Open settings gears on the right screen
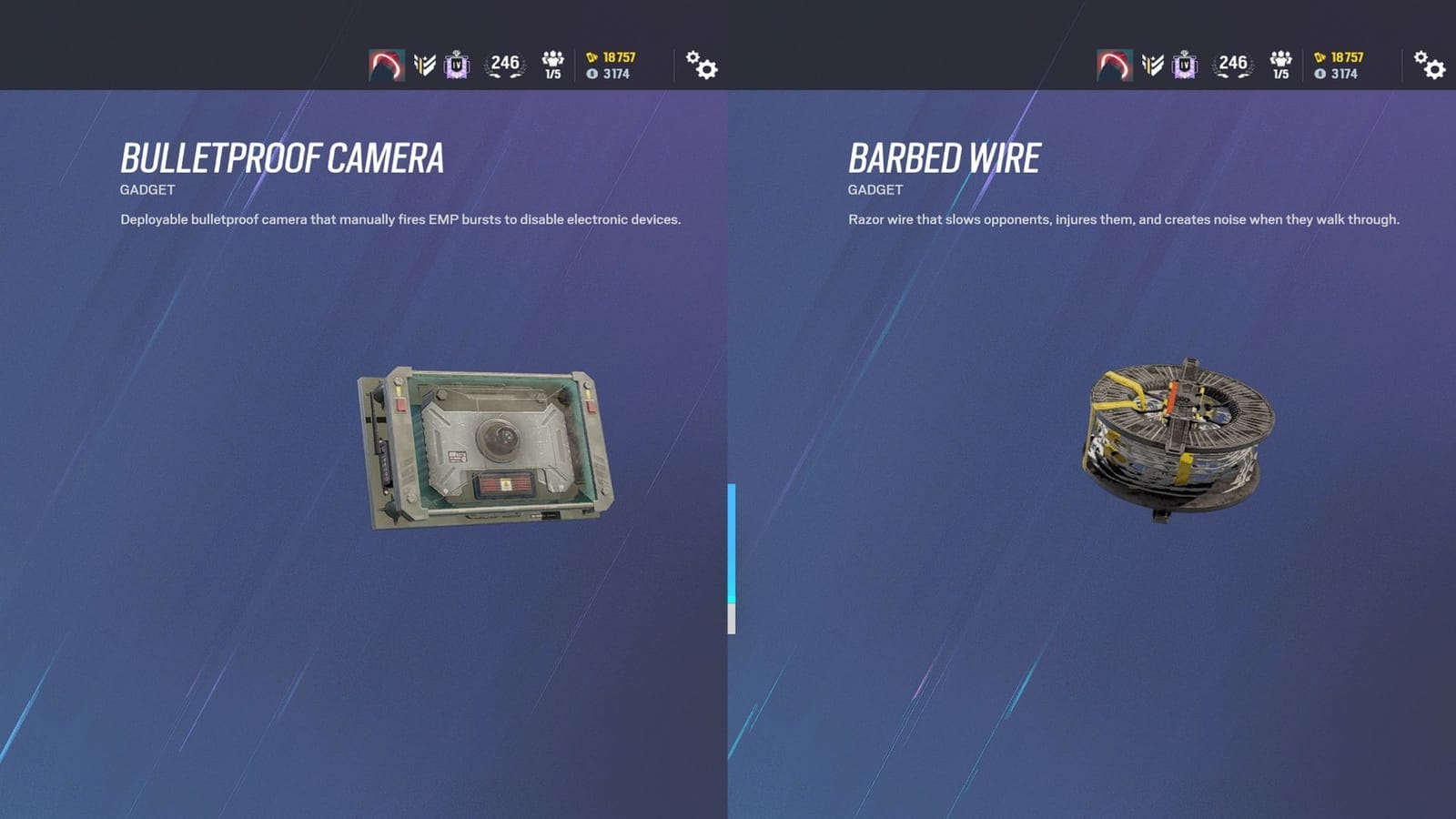 pyautogui.click(x=1429, y=66)
